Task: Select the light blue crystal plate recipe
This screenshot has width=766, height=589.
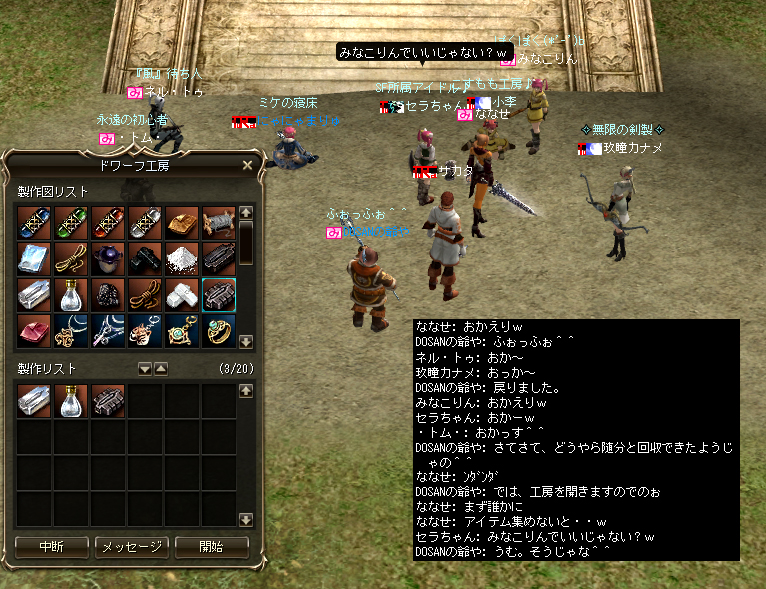Action: [x=33, y=259]
